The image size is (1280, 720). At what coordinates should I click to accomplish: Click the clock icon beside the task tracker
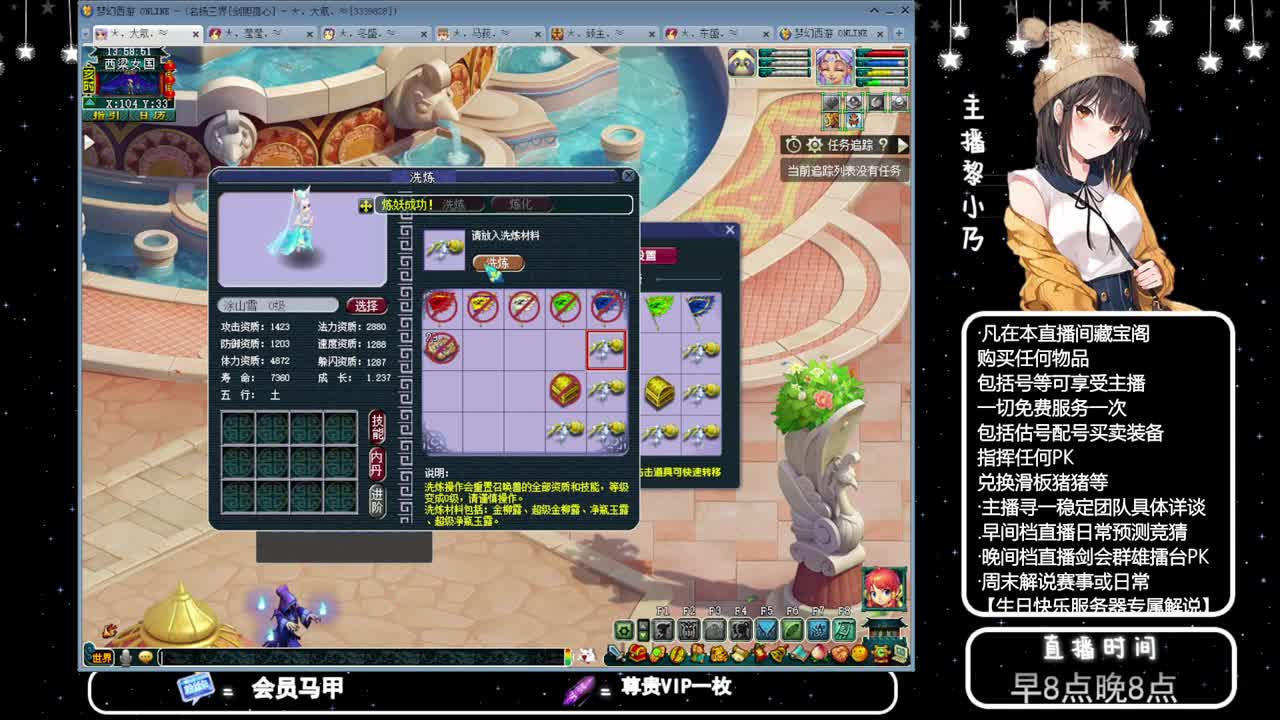pos(793,145)
